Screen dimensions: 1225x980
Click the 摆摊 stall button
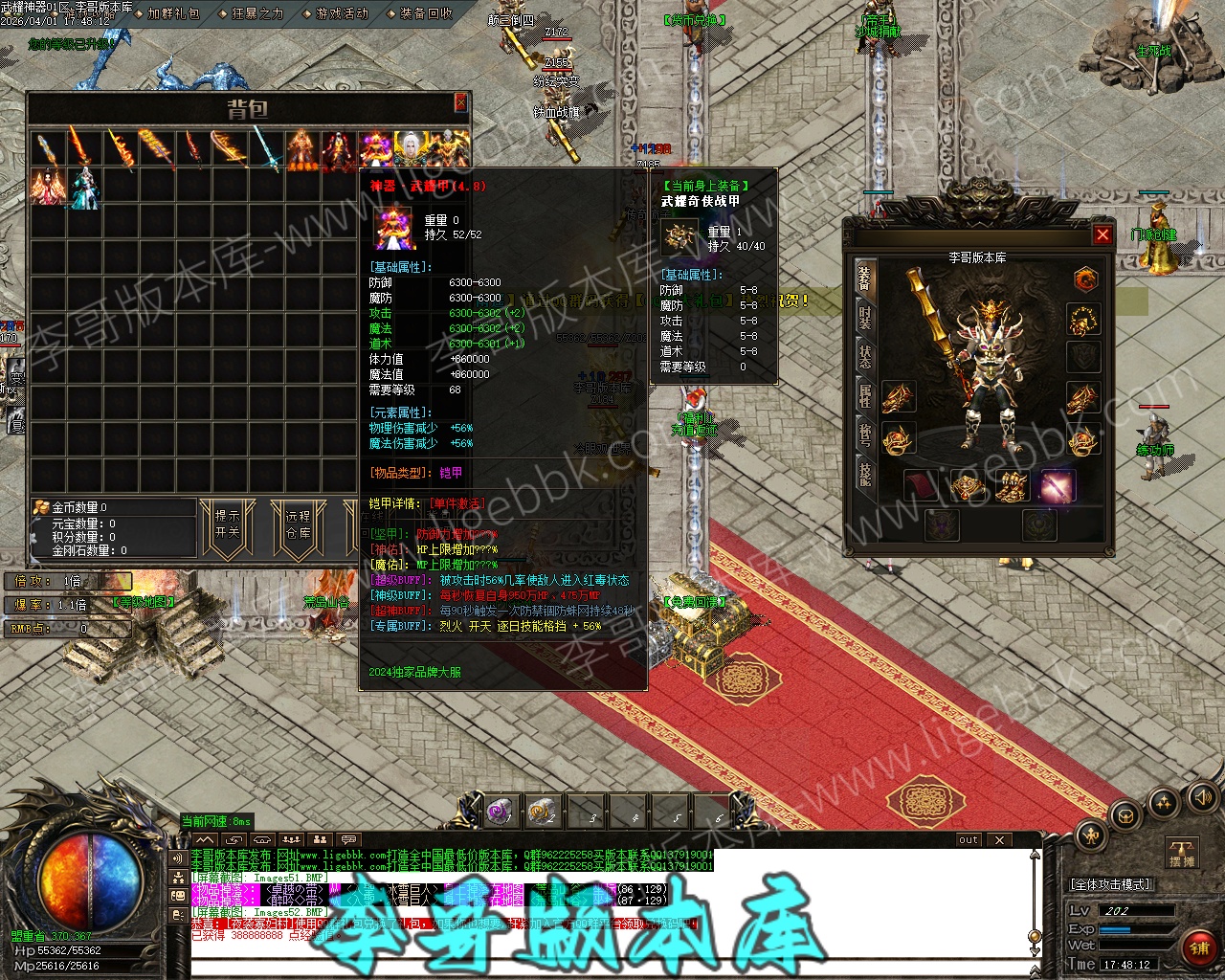[x=1182, y=853]
